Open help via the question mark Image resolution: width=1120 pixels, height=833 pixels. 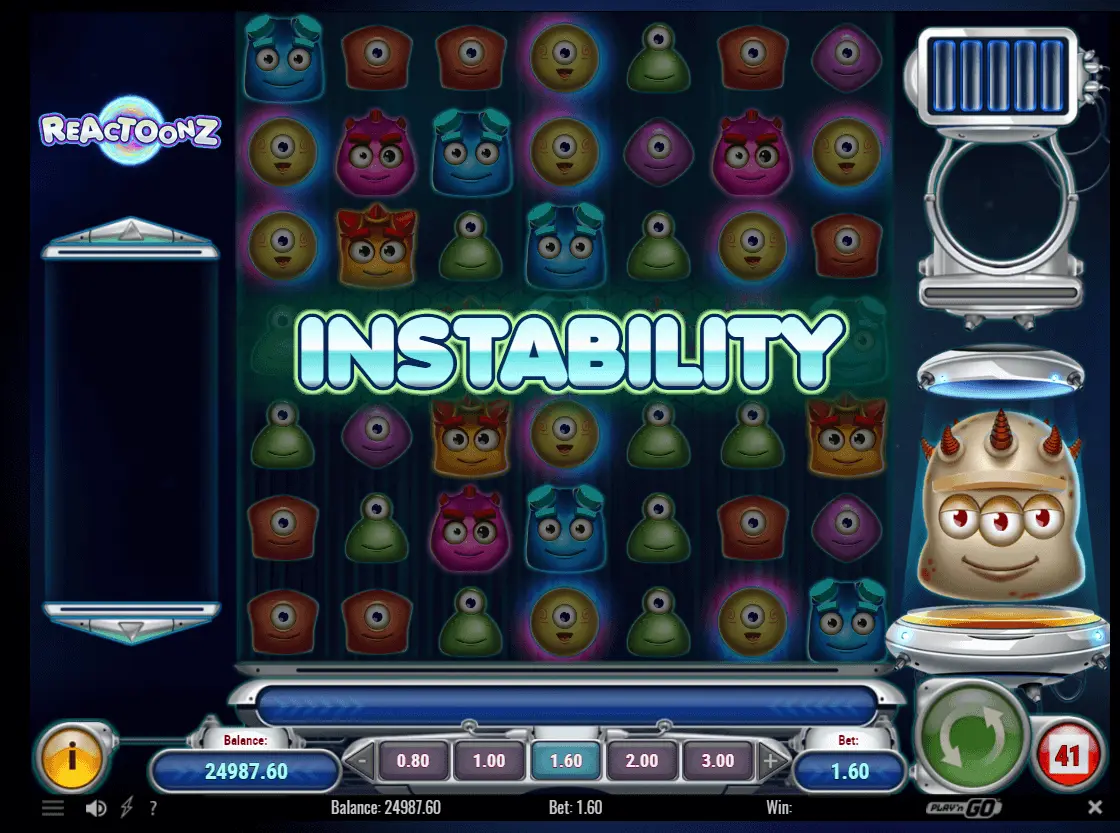(x=153, y=808)
